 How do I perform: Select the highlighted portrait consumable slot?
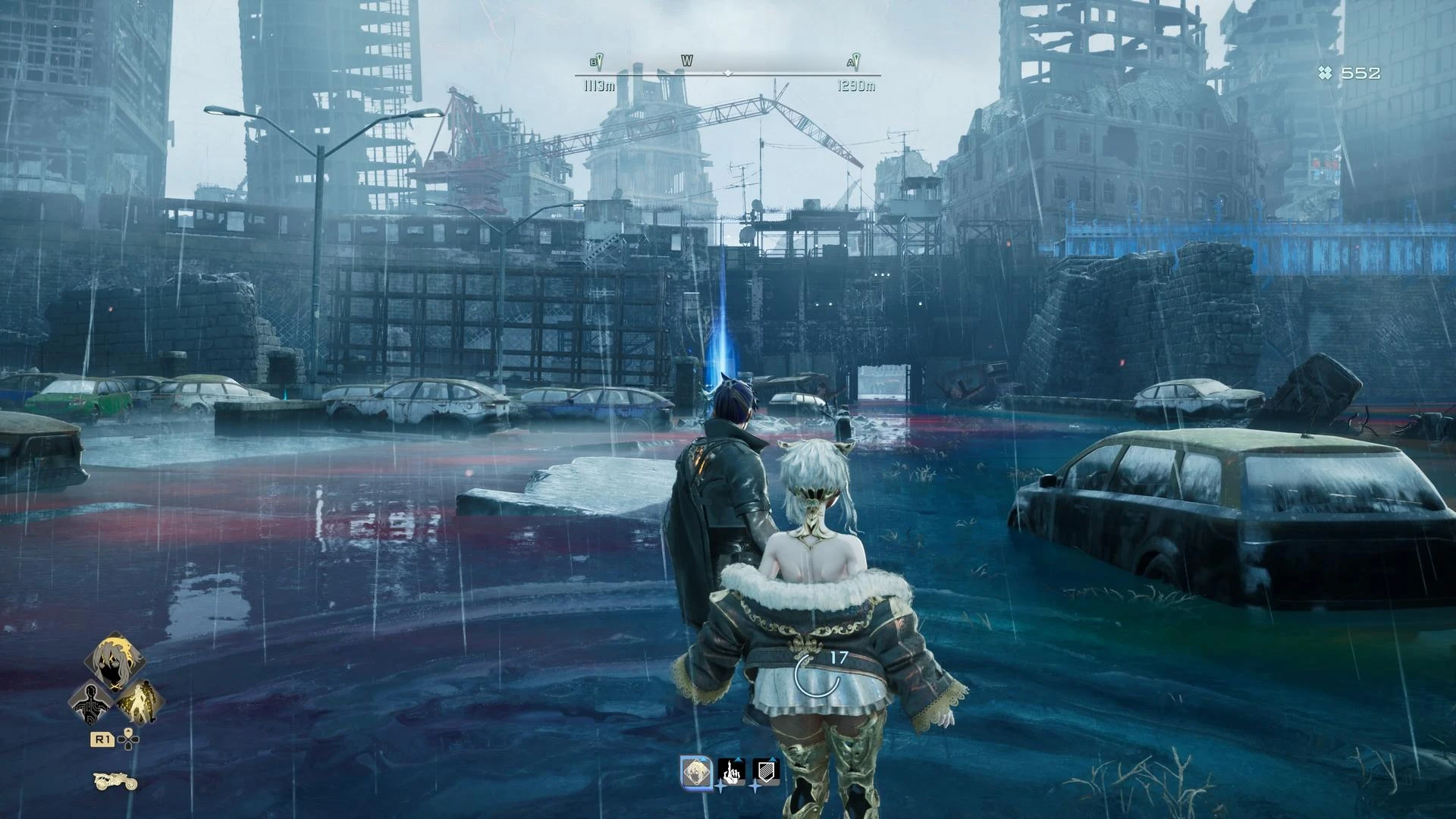pyautogui.click(x=696, y=773)
